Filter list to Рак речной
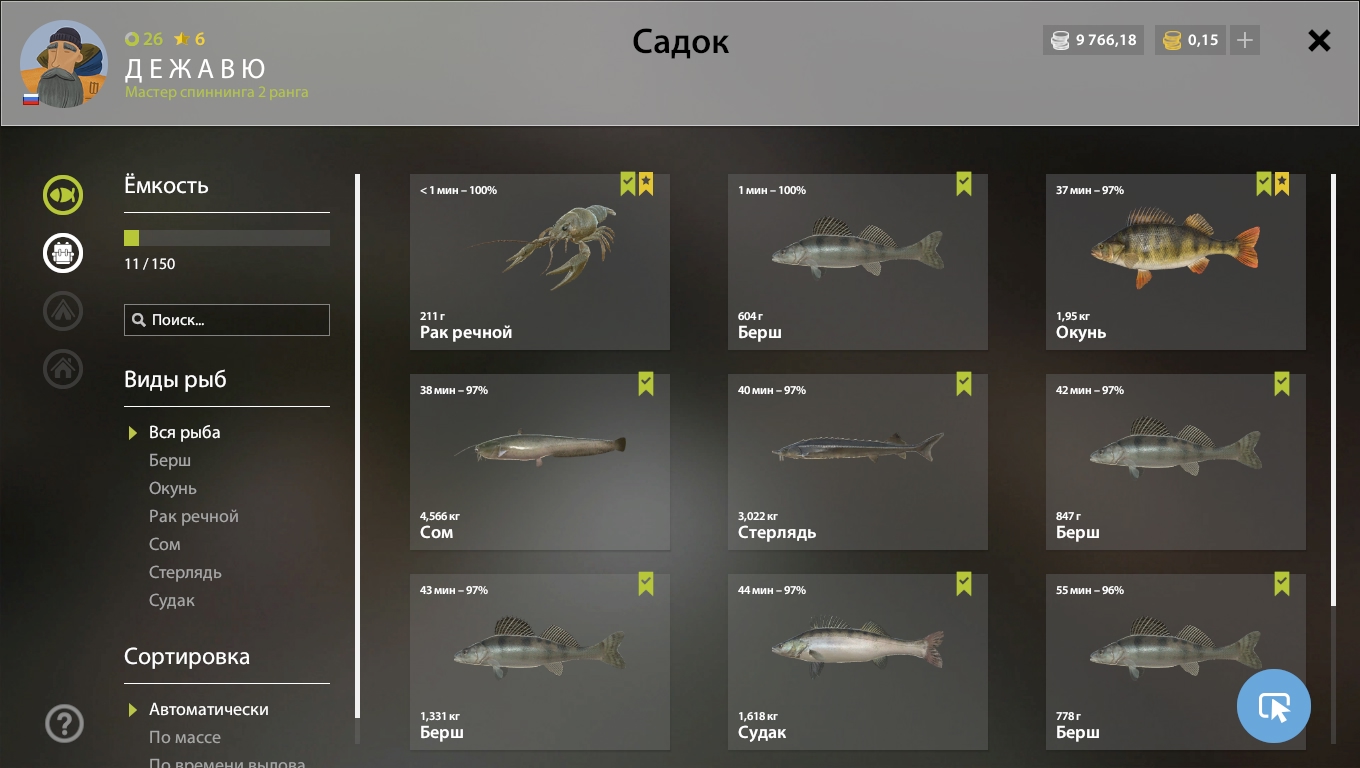The width and height of the screenshot is (1360, 768). click(194, 516)
